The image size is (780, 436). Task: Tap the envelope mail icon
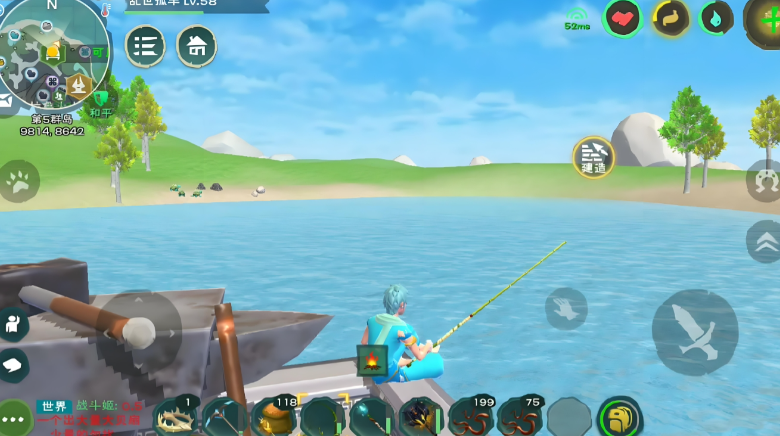click(5, 101)
